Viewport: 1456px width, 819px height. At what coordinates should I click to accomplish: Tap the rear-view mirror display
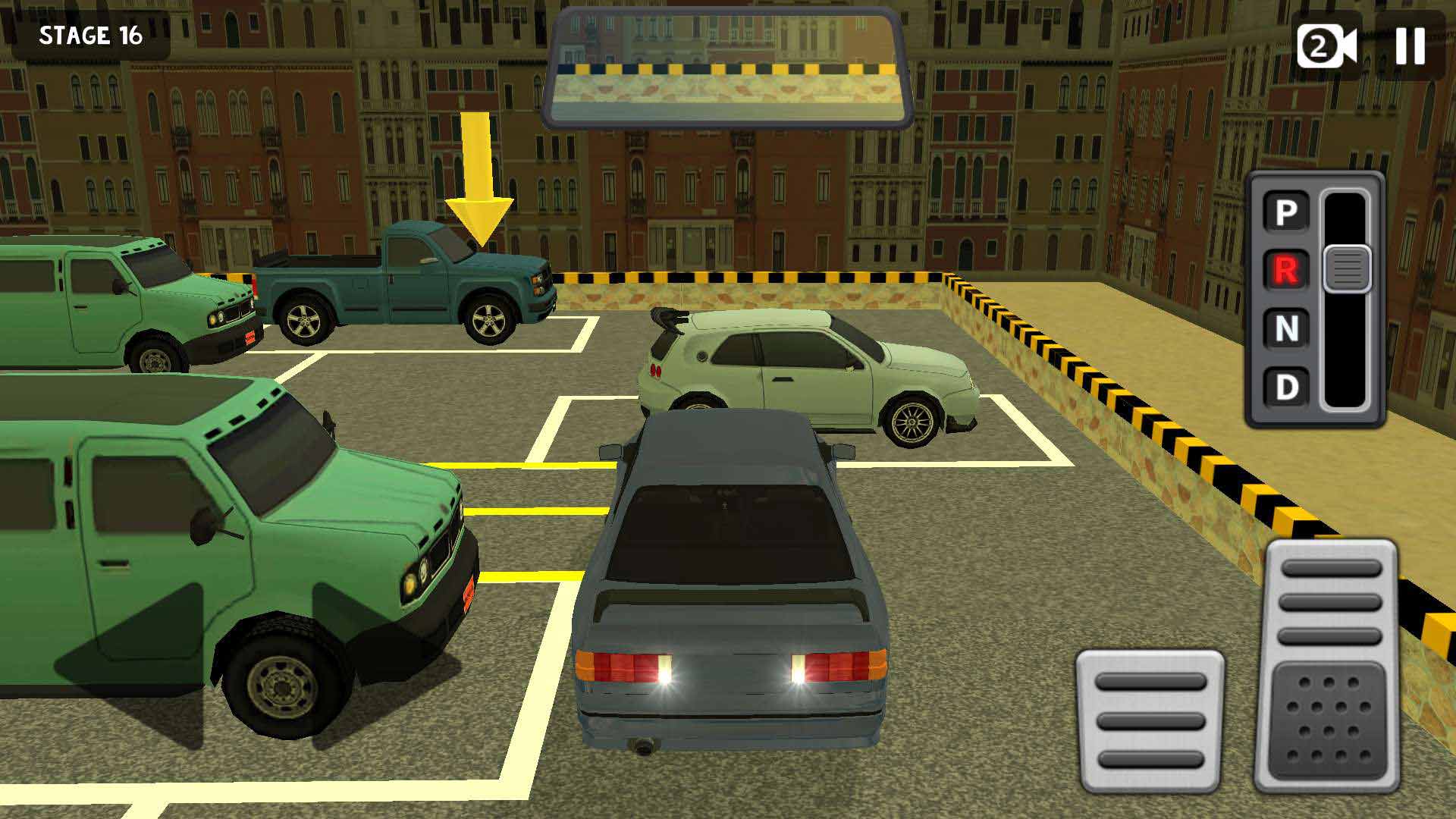tap(728, 64)
